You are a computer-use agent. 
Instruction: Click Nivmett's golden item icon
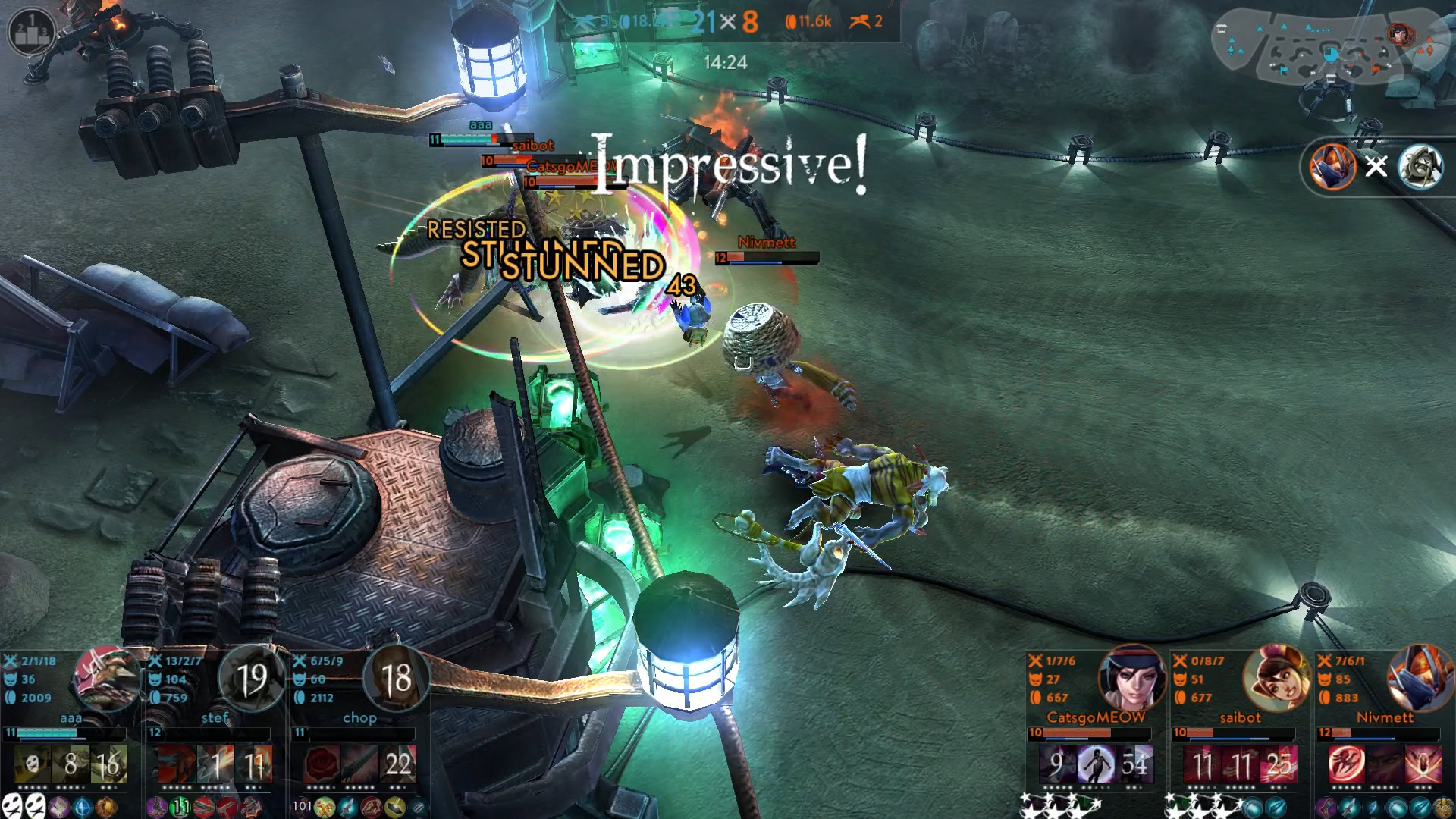tap(1442, 807)
